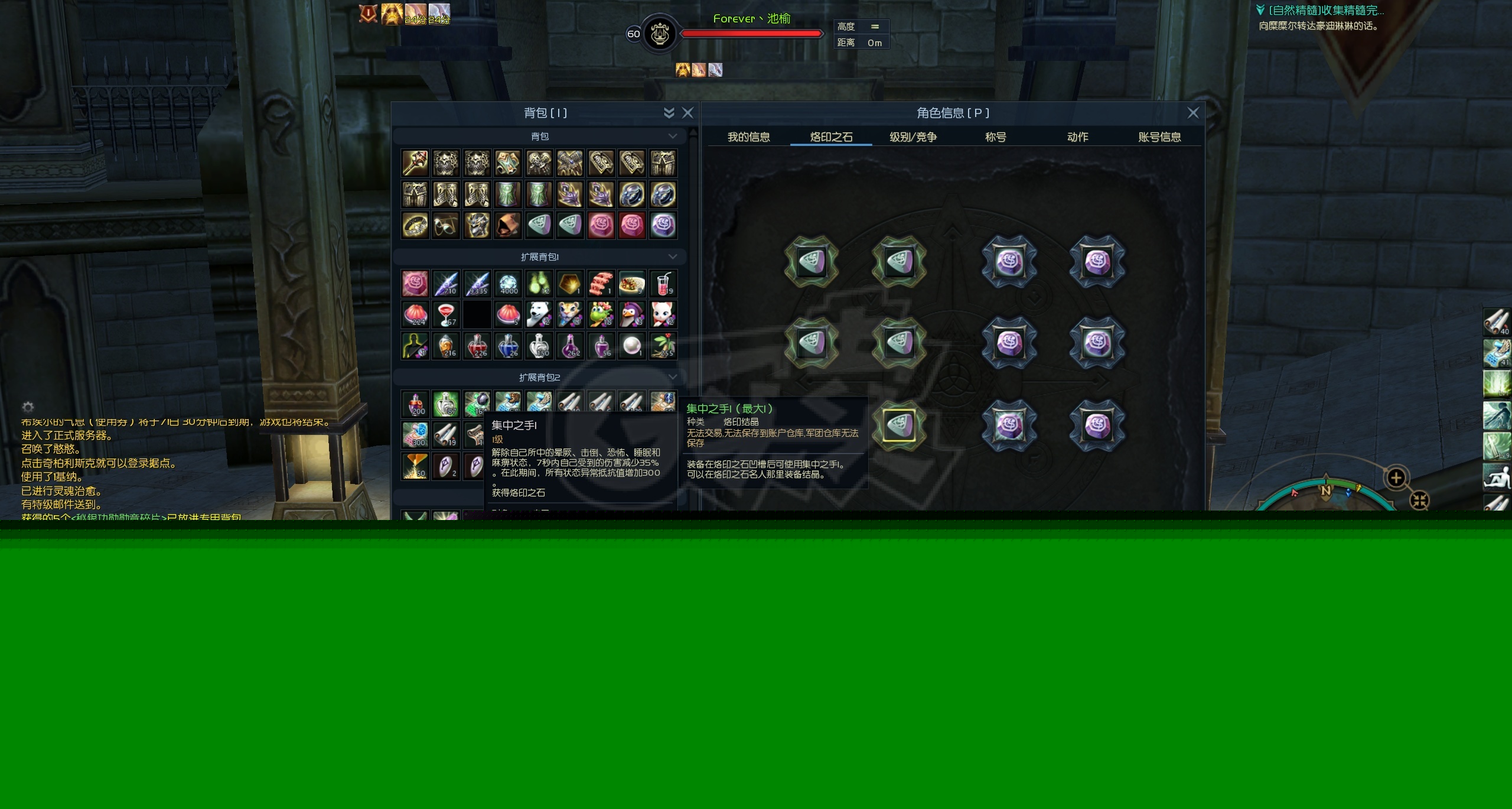The width and height of the screenshot is (1512, 809).
Task: Choose the green frog pet item
Action: (600, 314)
